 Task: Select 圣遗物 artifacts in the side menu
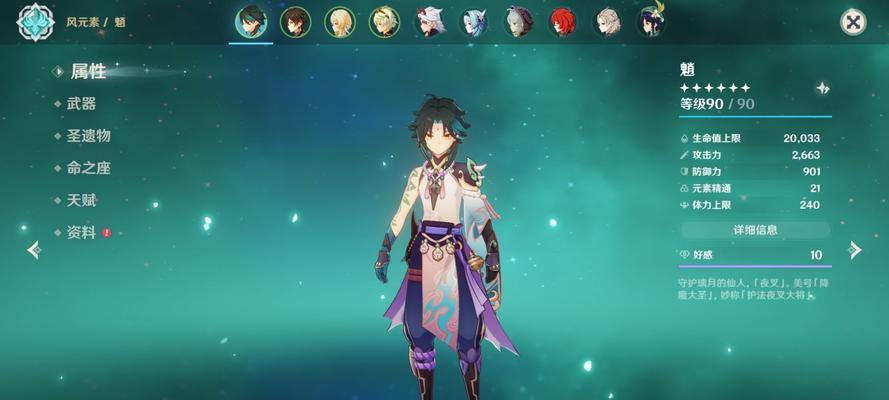[88, 135]
